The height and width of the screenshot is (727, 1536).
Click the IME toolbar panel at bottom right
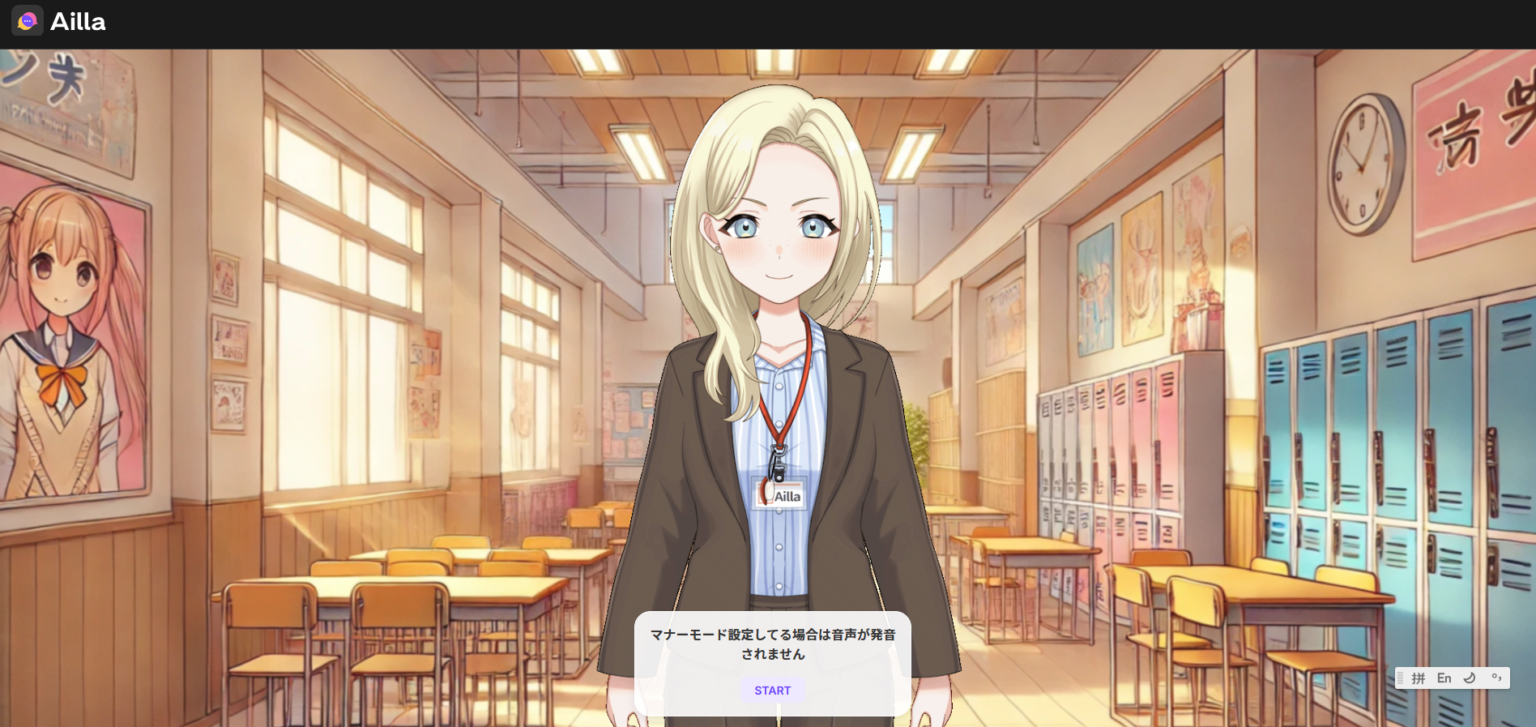pos(1450,678)
